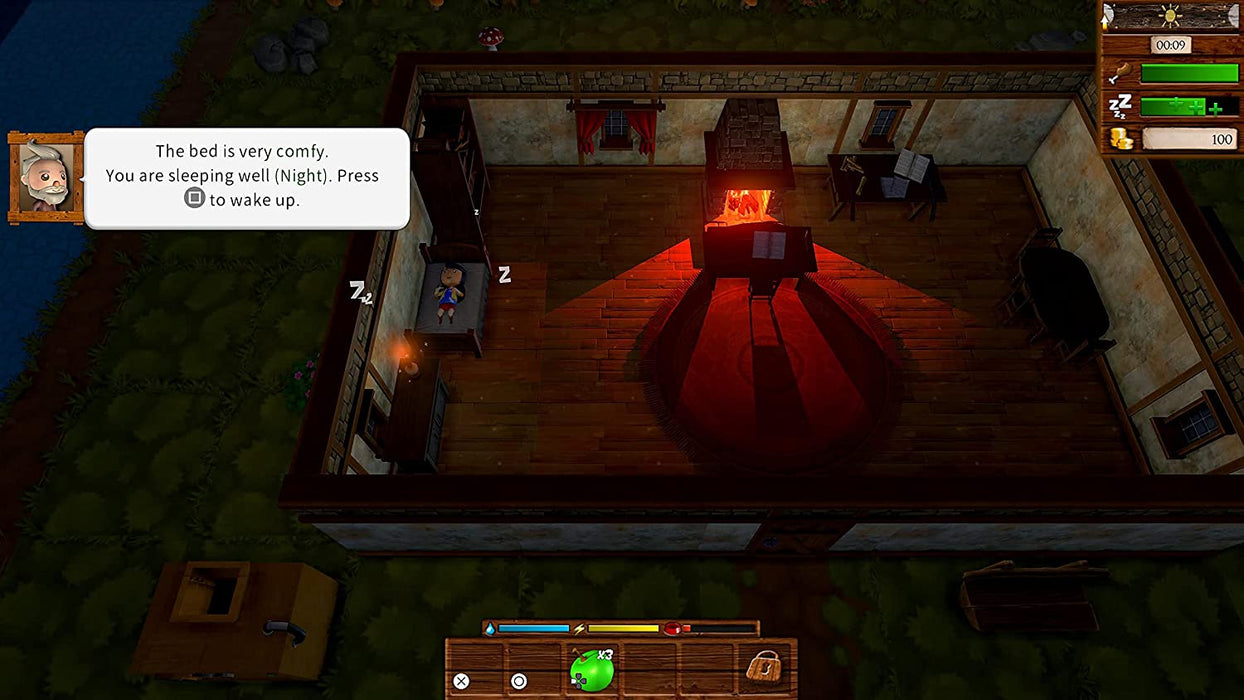The height and width of the screenshot is (700, 1244).
Task: Open the backpack inventory icon
Action: point(764,667)
